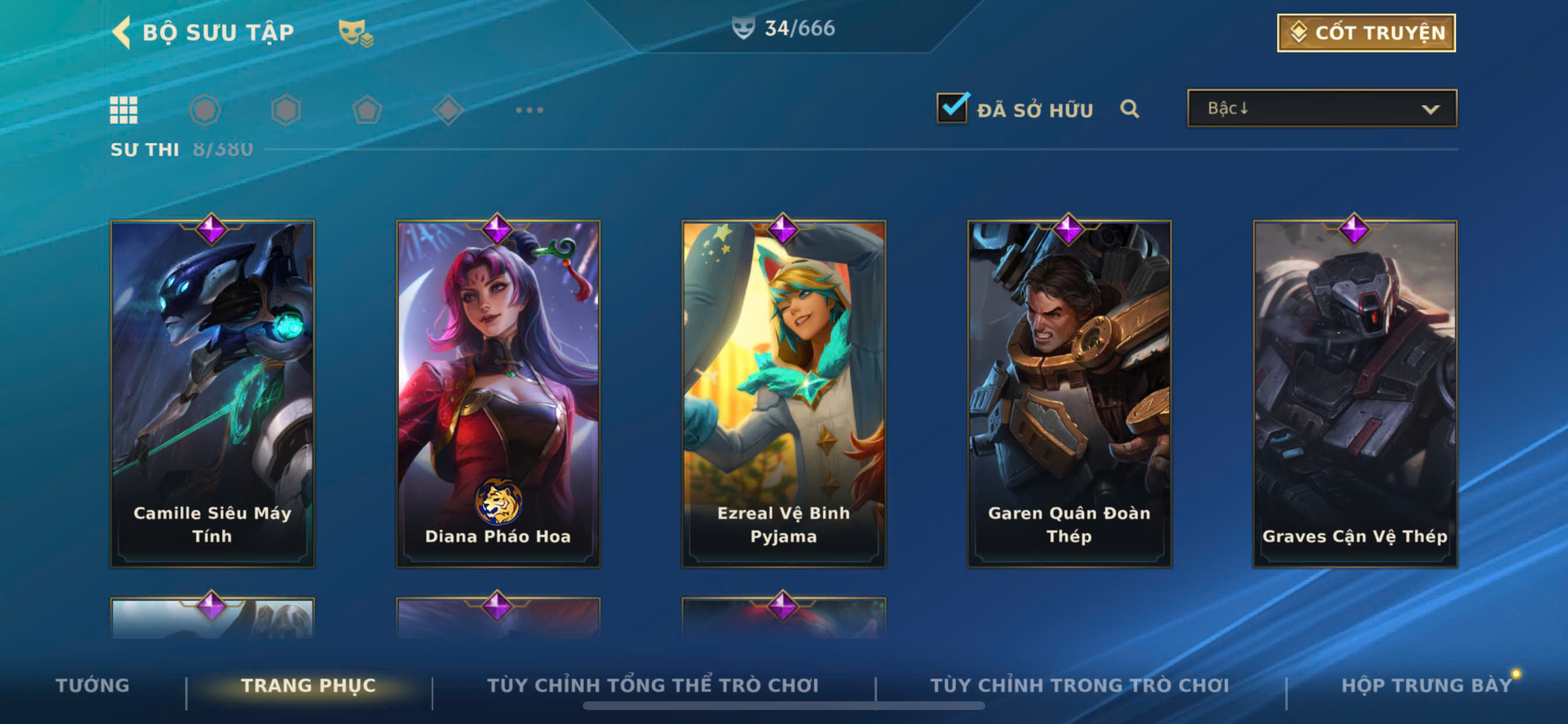This screenshot has height=724, width=1568.
Task: Open Diana Pháo Hoa skin card
Action: click(498, 393)
